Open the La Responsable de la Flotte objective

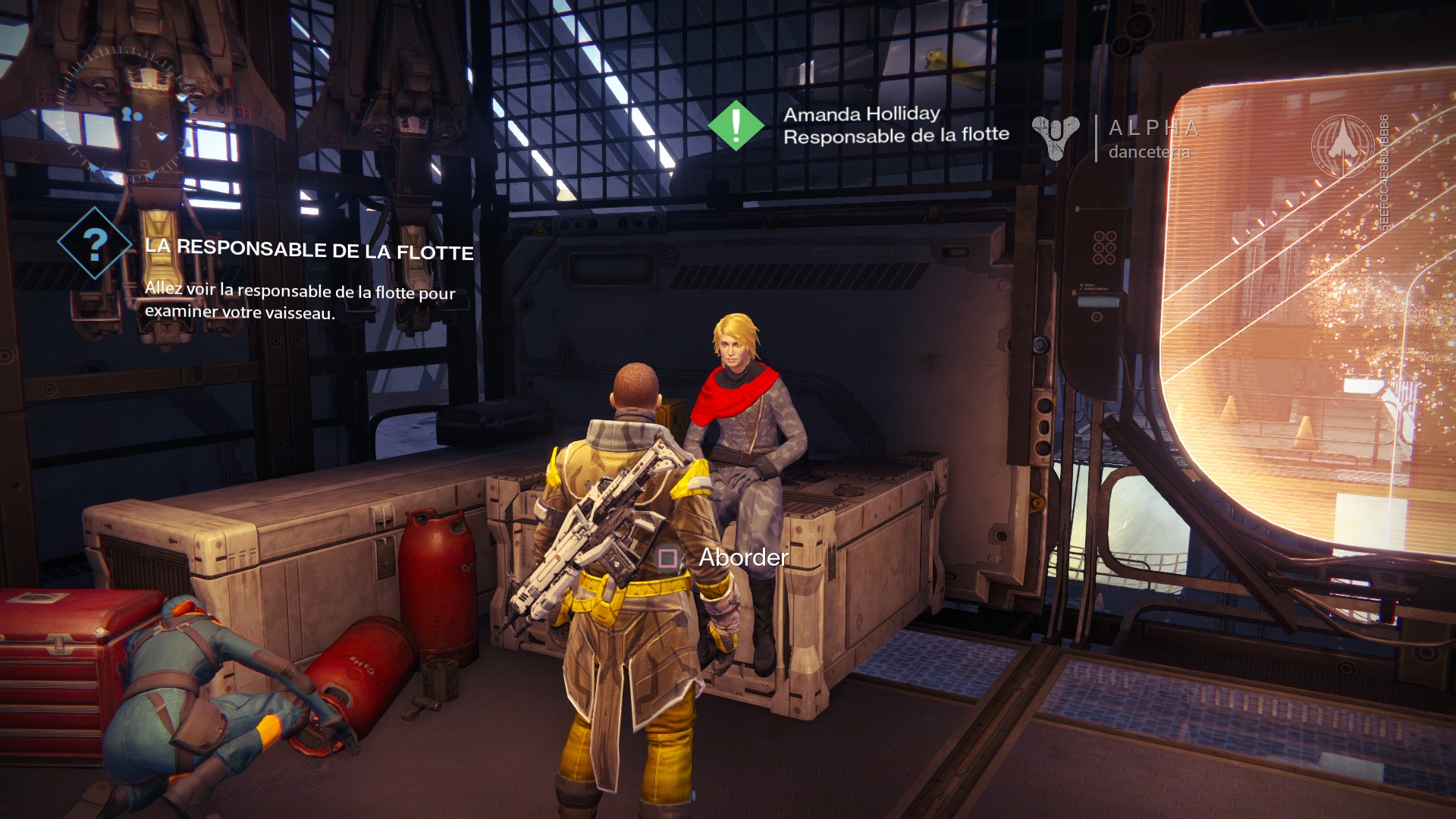click(x=309, y=249)
